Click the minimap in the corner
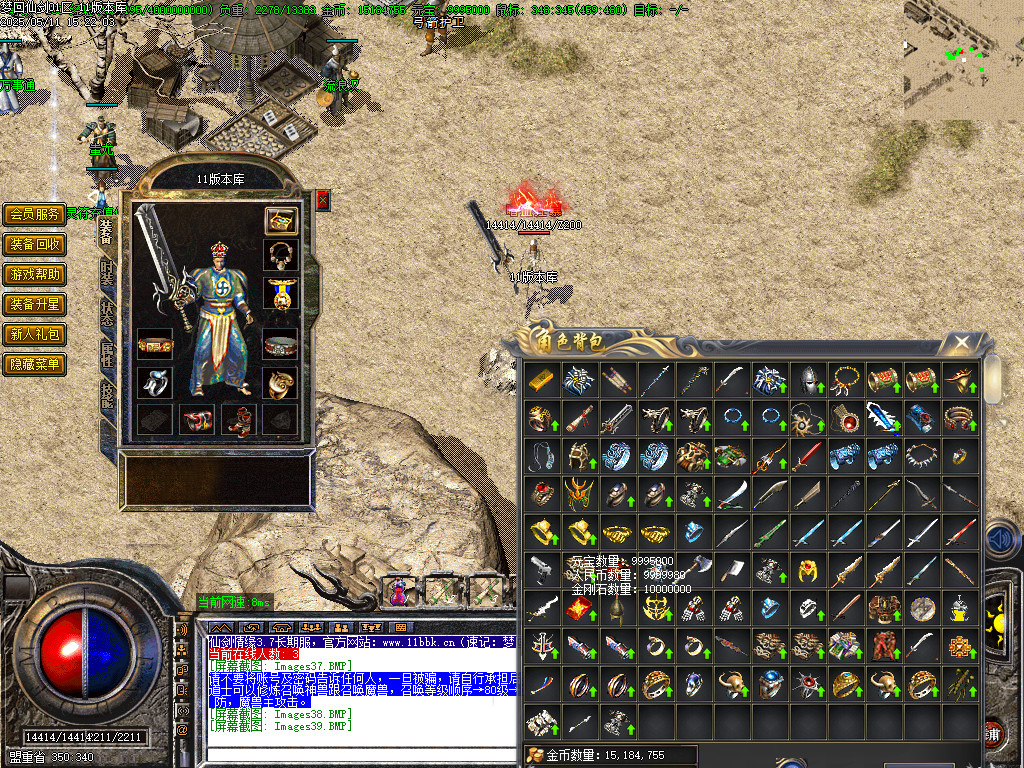The height and width of the screenshot is (768, 1024). [x=964, y=60]
